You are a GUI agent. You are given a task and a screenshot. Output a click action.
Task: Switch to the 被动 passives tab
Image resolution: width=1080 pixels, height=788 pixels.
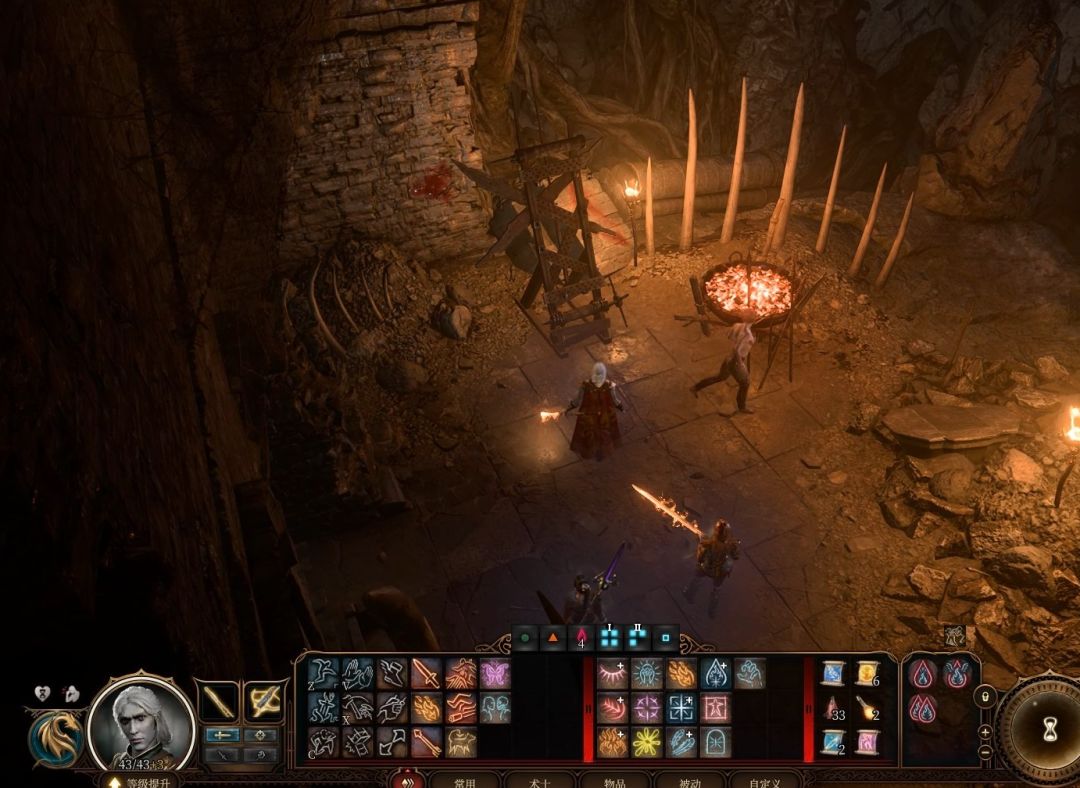pyautogui.click(x=691, y=781)
